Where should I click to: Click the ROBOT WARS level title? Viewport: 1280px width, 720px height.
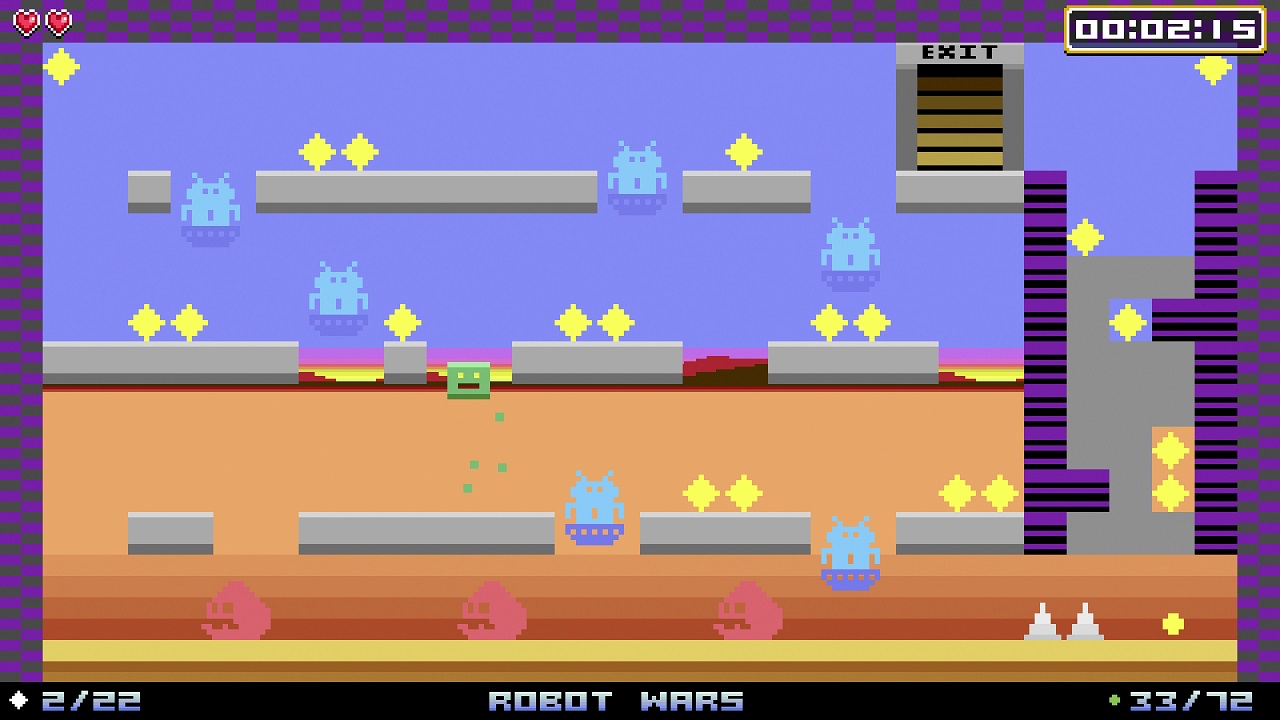tap(615, 701)
